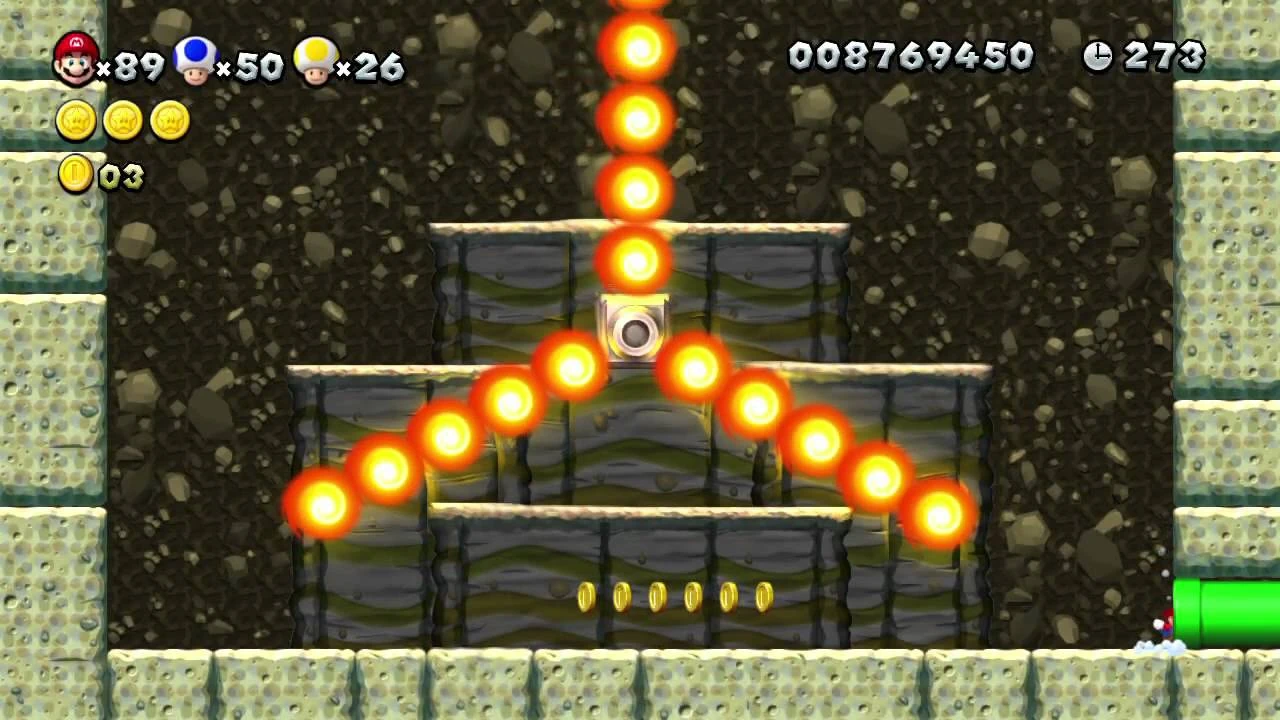Click the green pipe at the right edge
The image size is (1280, 720).
1225,610
